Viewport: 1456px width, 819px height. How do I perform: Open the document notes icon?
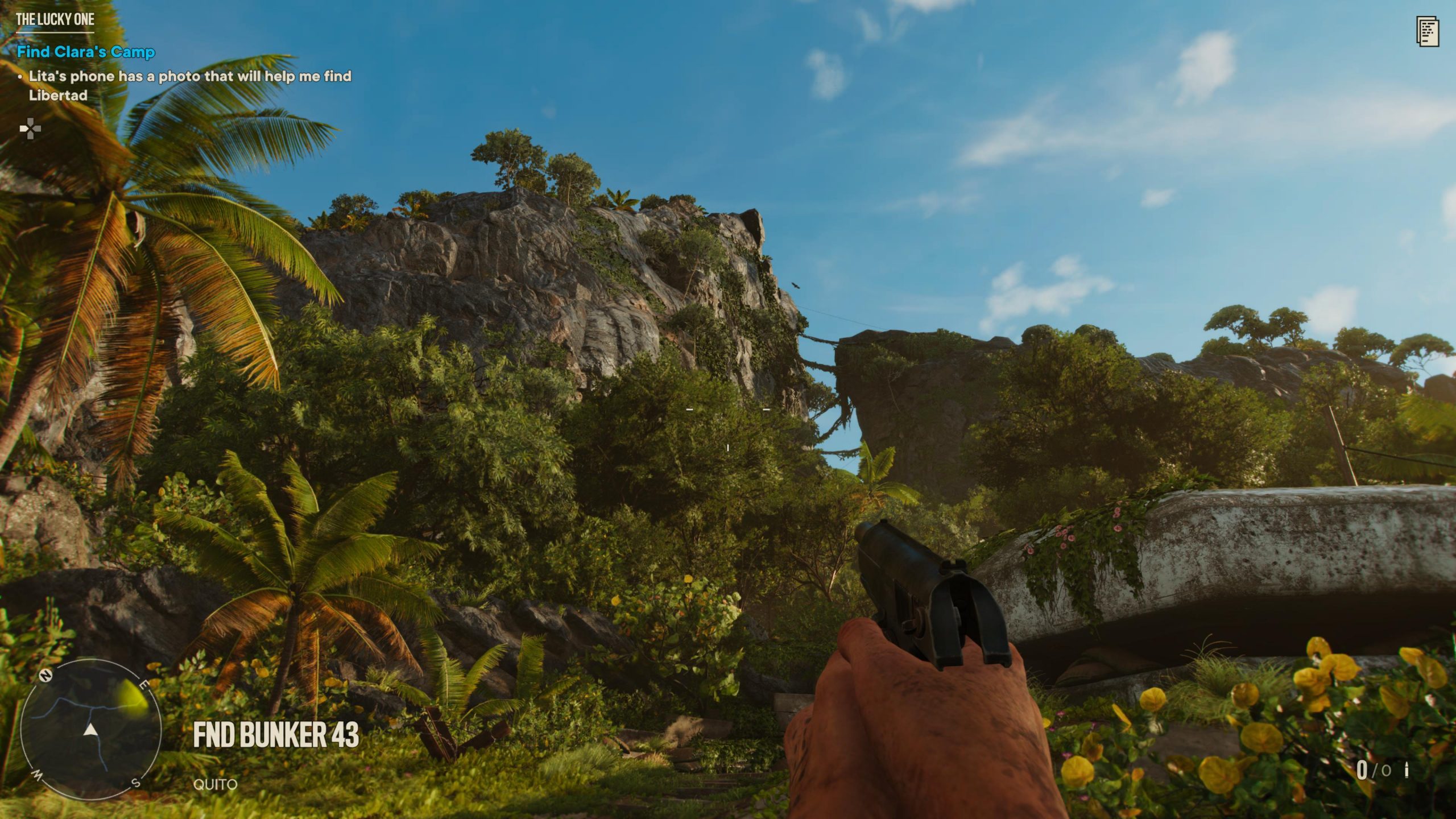(1428, 32)
